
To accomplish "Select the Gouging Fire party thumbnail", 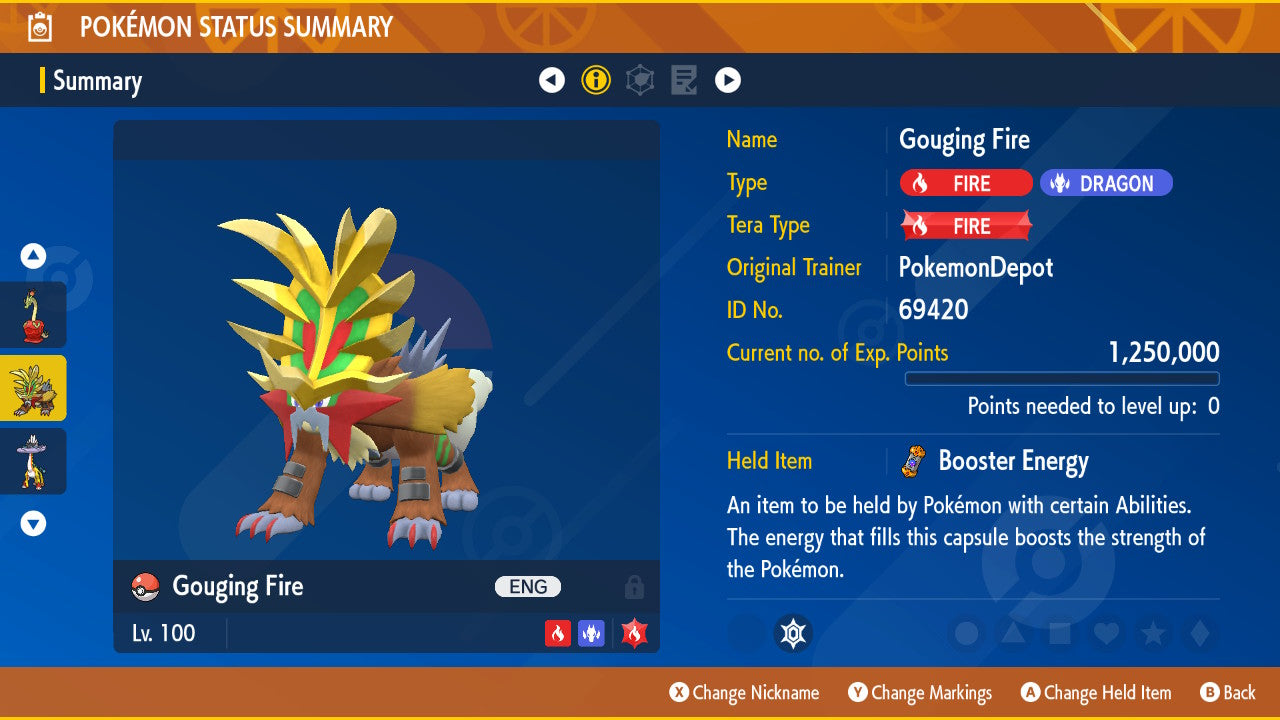I will click(33, 388).
